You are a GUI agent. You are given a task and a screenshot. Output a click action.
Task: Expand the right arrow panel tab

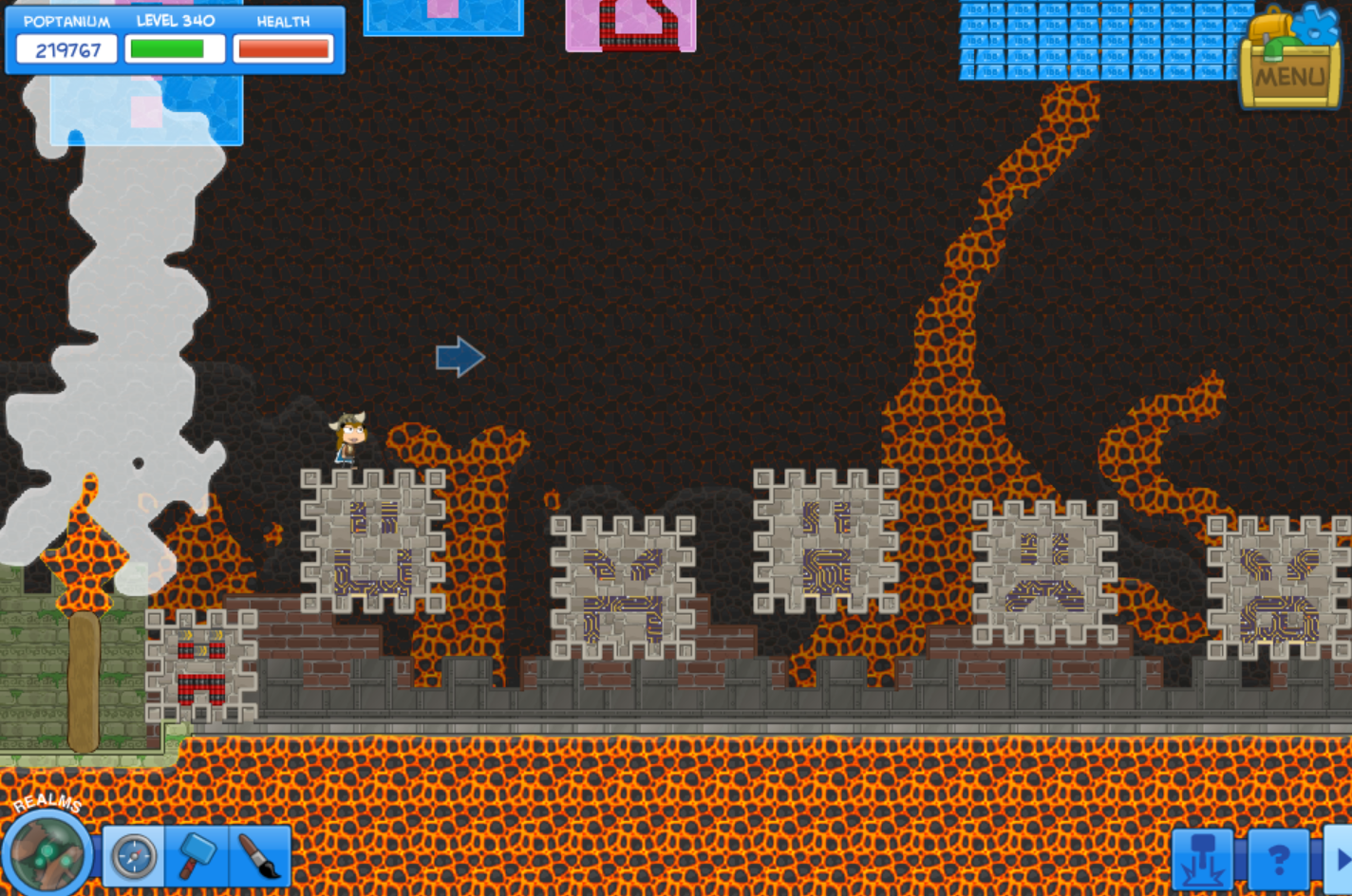(1341, 860)
